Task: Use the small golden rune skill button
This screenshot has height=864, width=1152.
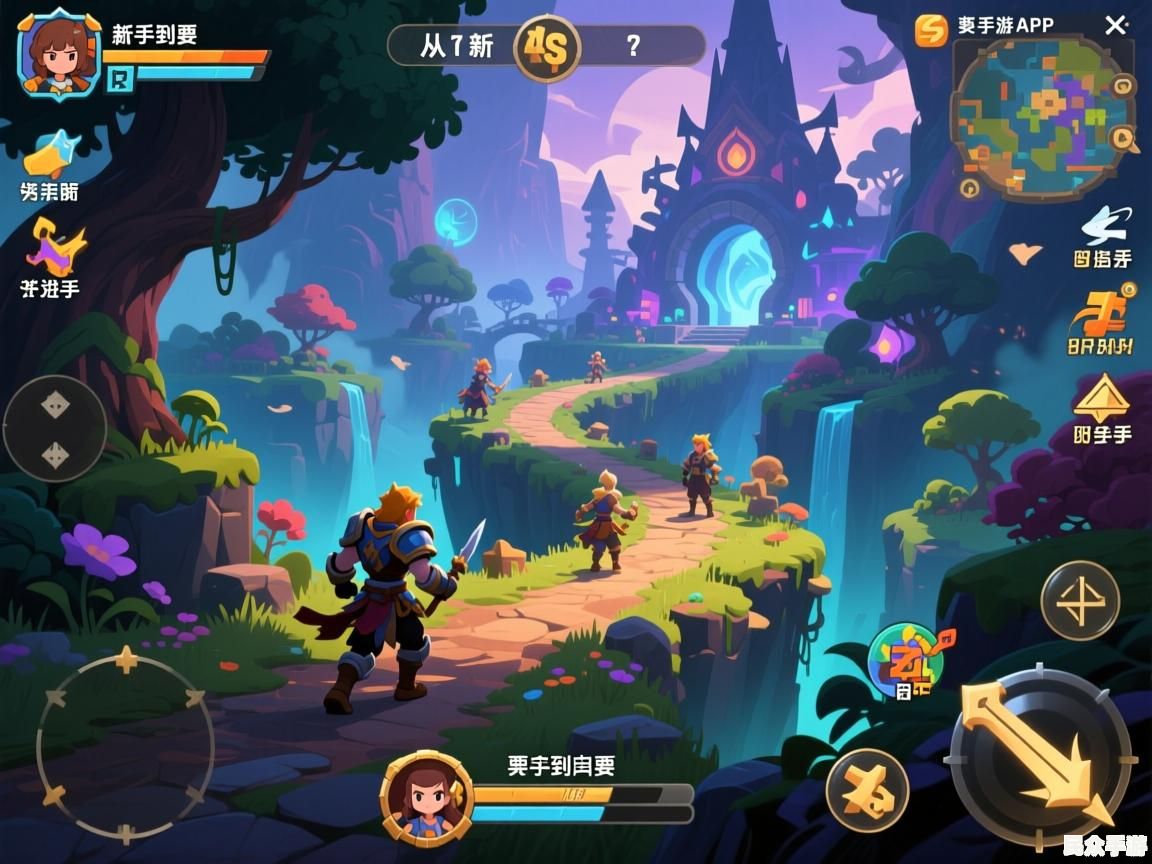Action: pyautogui.click(x=867, y=790)
